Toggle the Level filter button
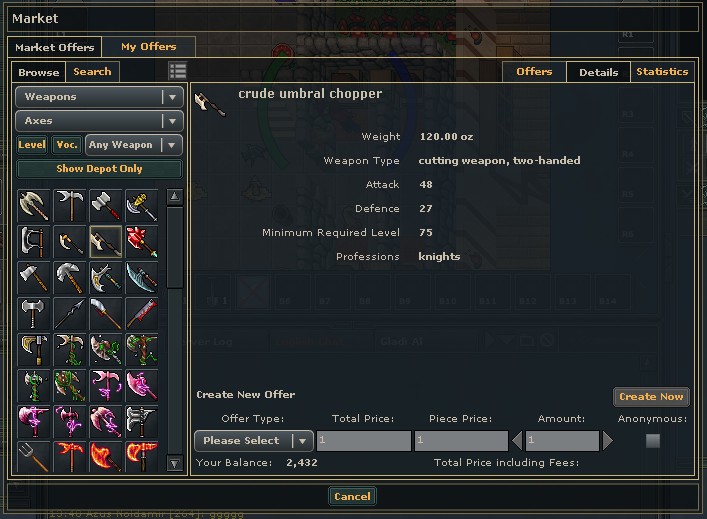 click(32, 145)
